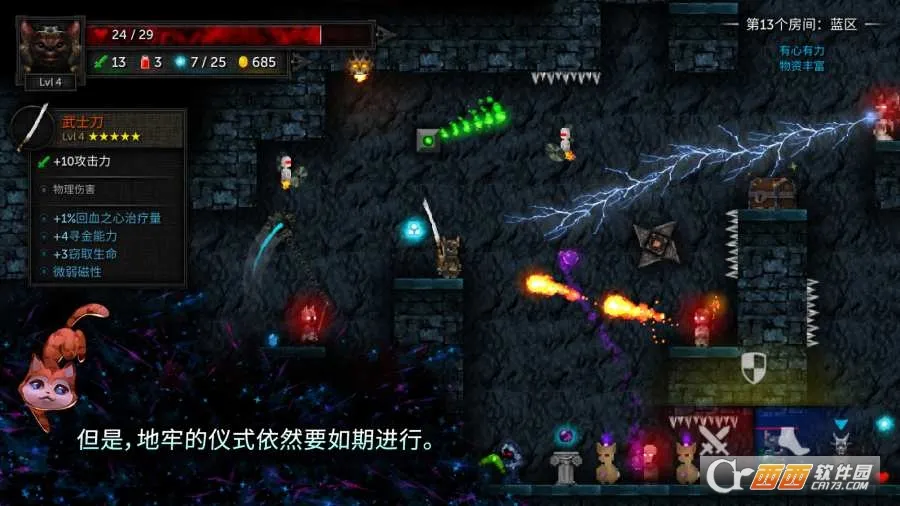The width and height of the screenshot is (900, 506).
Task: Choose the crossed swords room on minimap
Action: click(714, 439)
